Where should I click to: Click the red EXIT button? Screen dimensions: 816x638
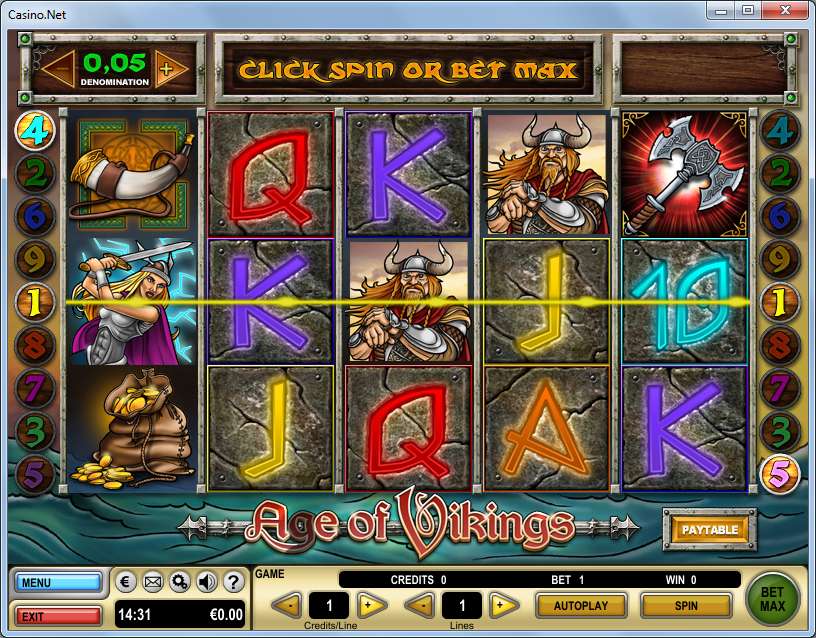58,615
